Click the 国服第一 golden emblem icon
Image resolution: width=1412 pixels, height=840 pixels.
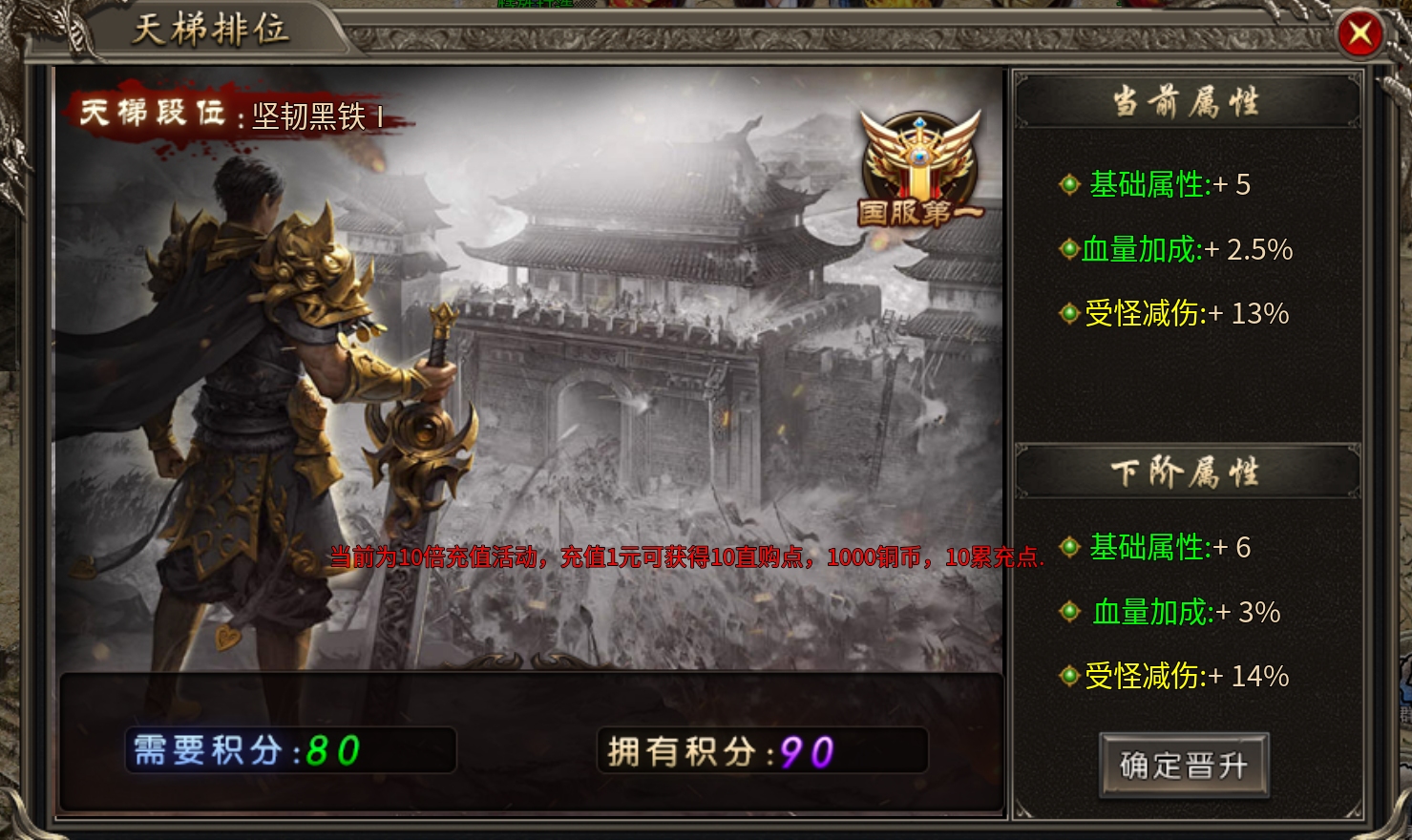914,167
